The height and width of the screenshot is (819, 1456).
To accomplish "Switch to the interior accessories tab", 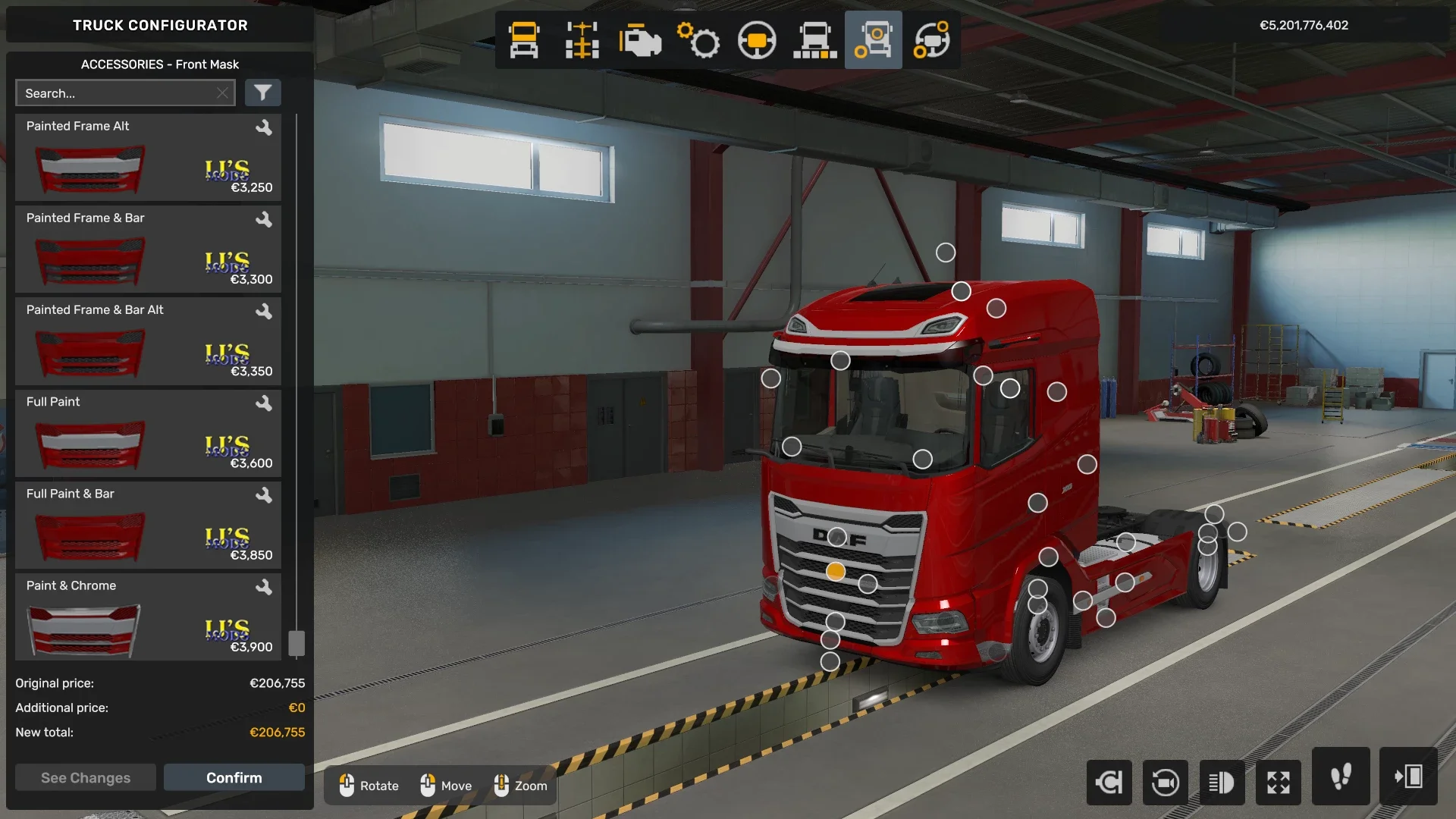I will coord(932,39).
